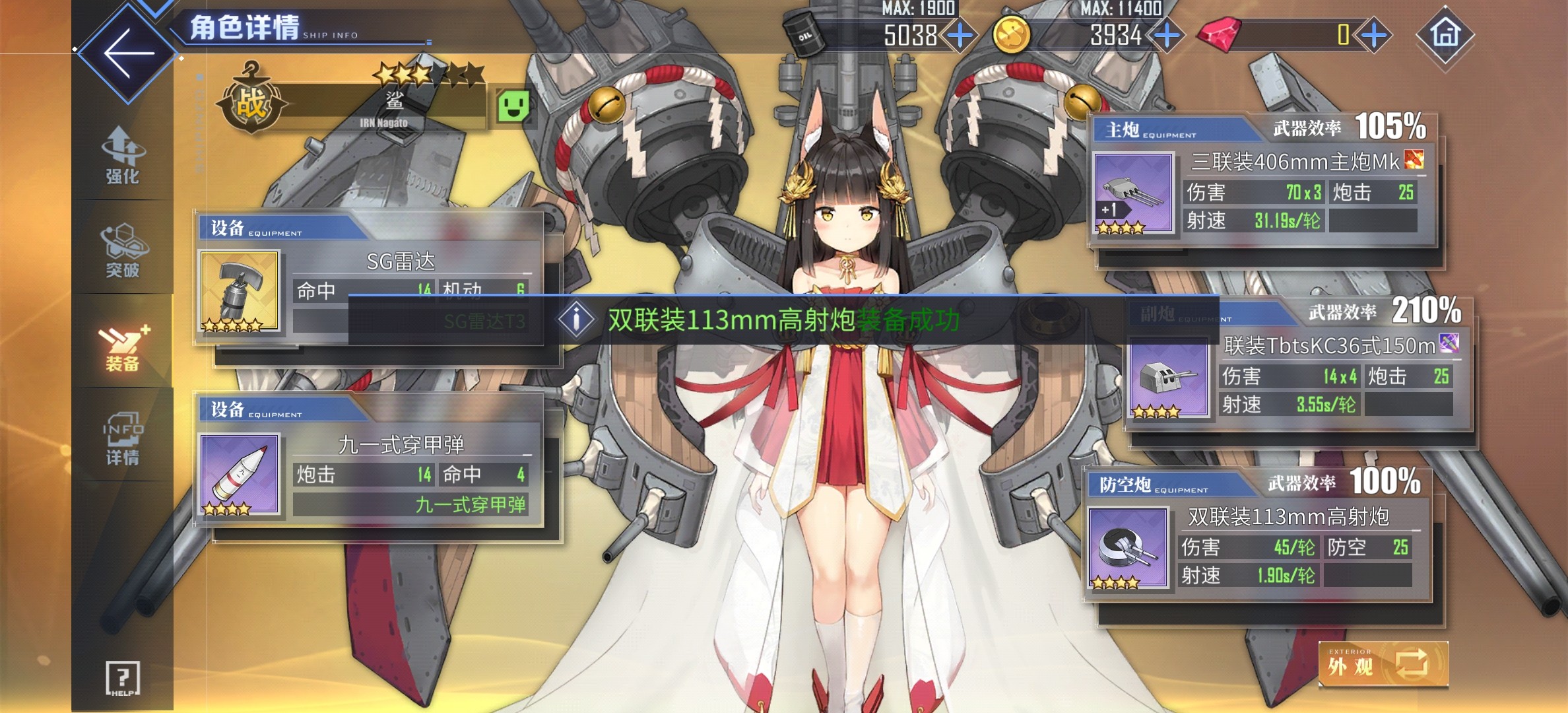1568x713 pixels.
Task: Return to the home screen
Action: [x=1445, y=34]
